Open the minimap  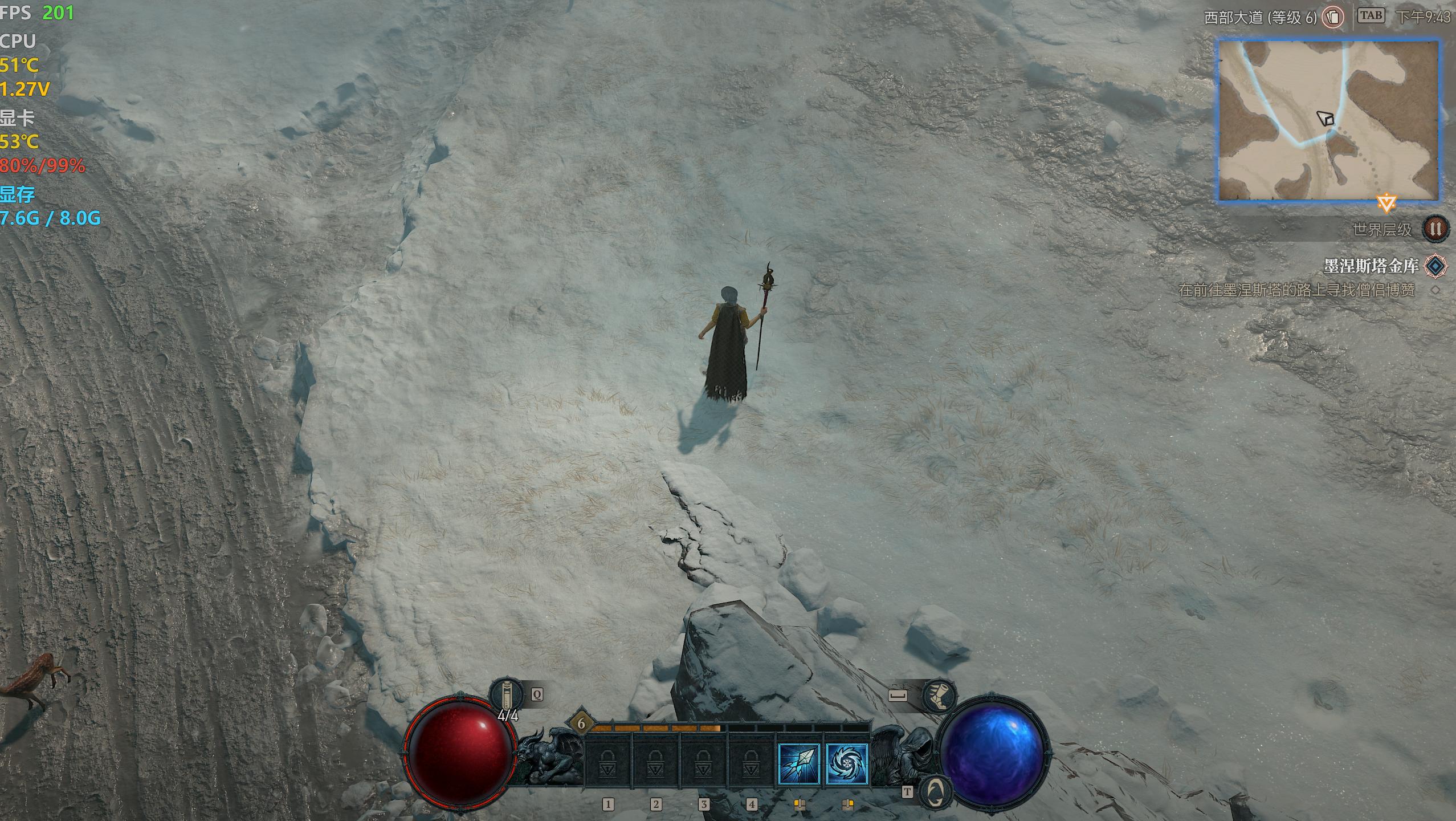click(1328, 120)
